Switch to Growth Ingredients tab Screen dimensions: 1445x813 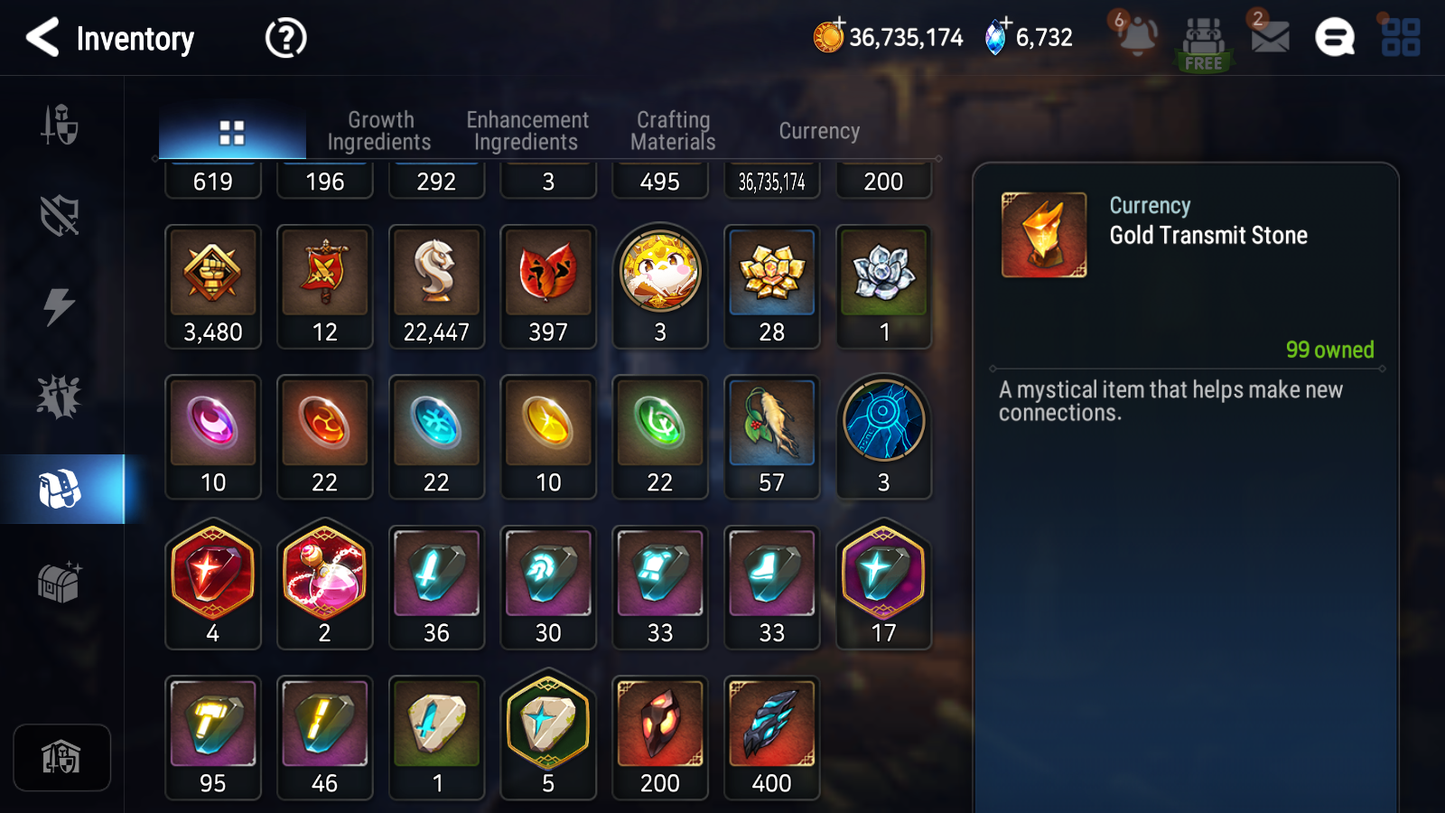pyautogui.click(x=379, y=131)
